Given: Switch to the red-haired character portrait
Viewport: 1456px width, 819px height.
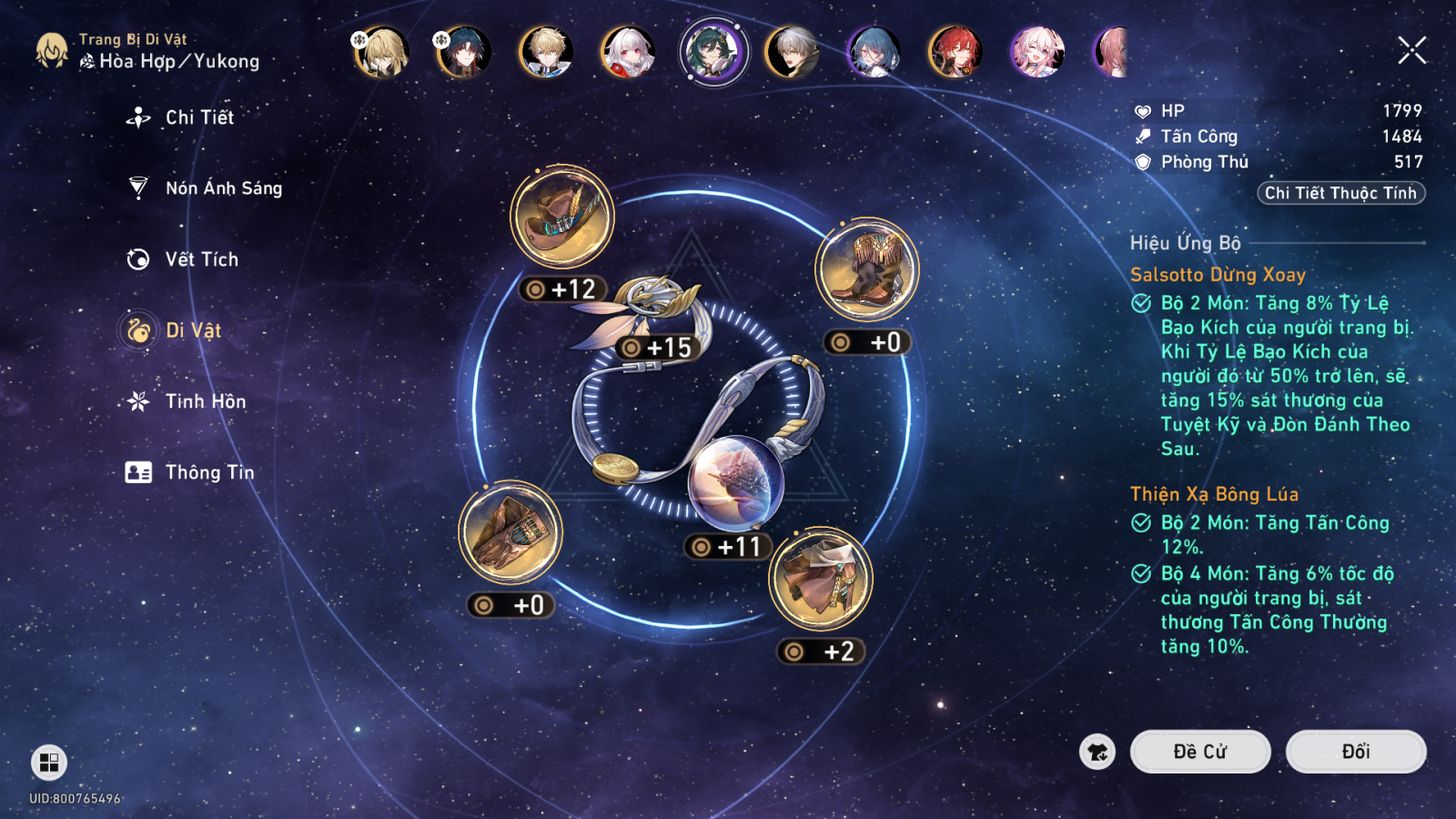Looking at the screenshot, I should coord(955,52).
